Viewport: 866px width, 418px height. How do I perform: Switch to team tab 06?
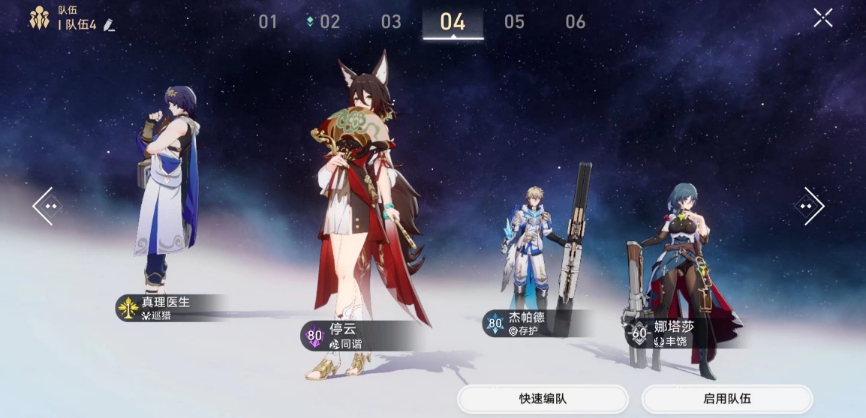click(x=575, y=22)
